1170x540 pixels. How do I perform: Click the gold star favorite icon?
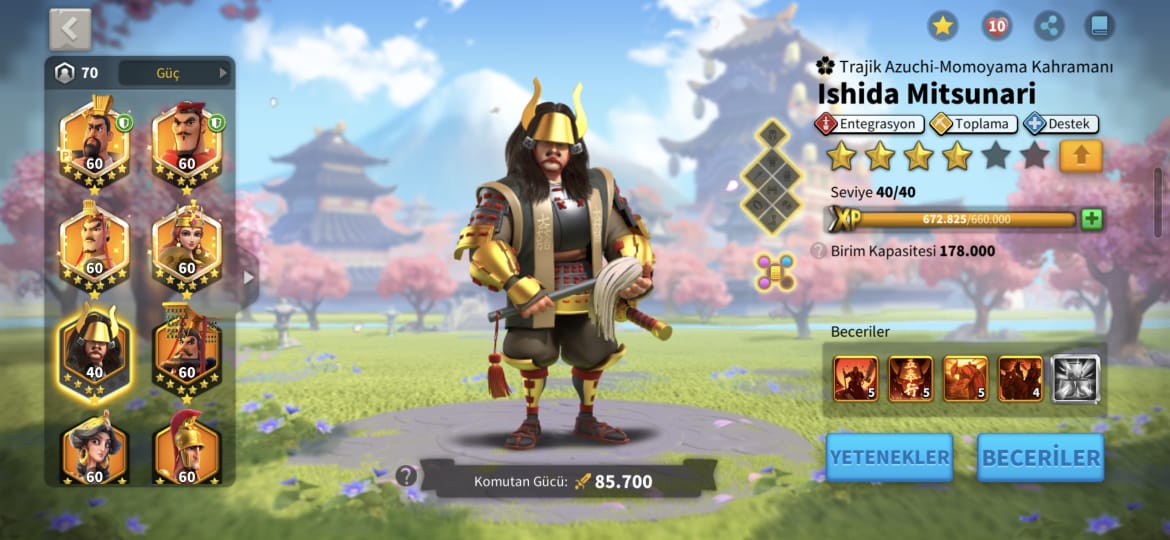pos(942,26)
